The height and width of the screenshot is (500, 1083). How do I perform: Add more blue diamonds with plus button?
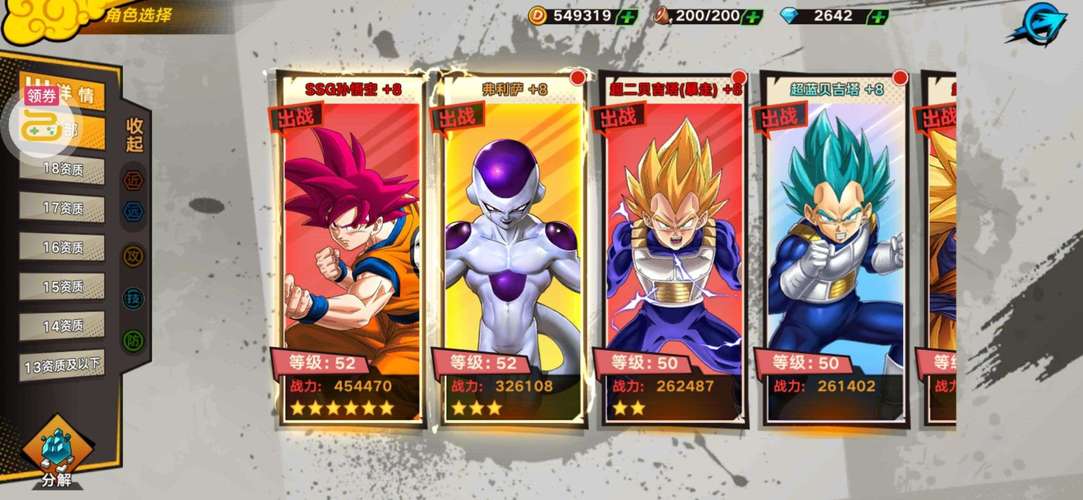(877, 16)
